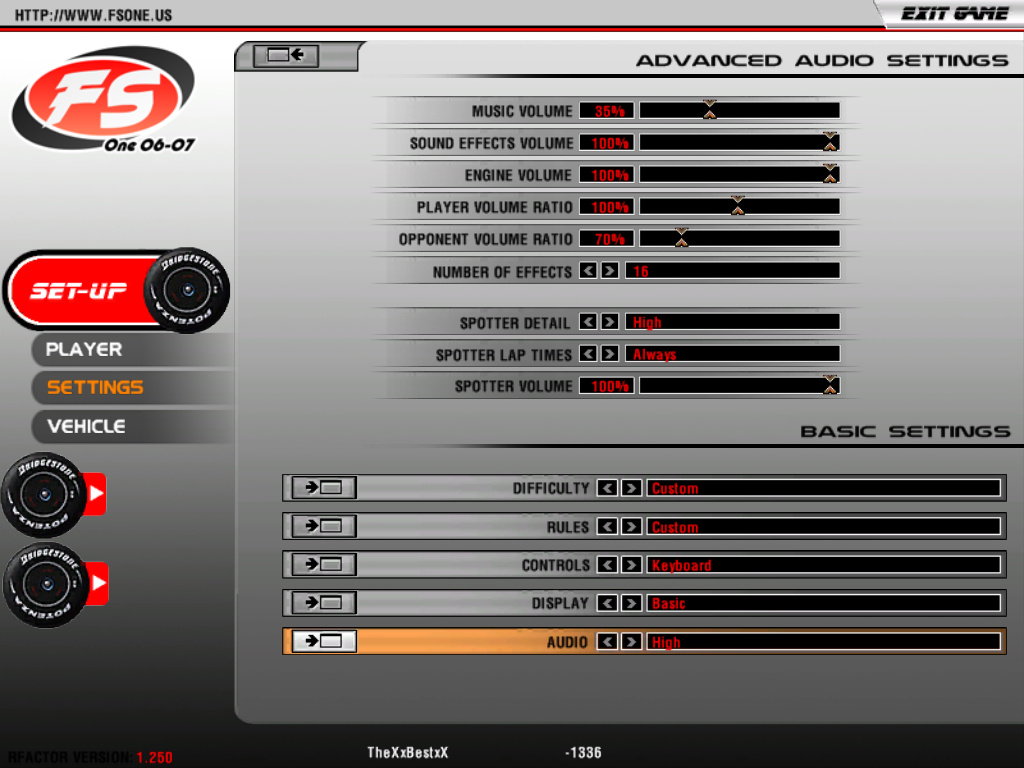Set the Engine Volume slider
This screenshot has height=768, width=1024.
click(739, 174)
